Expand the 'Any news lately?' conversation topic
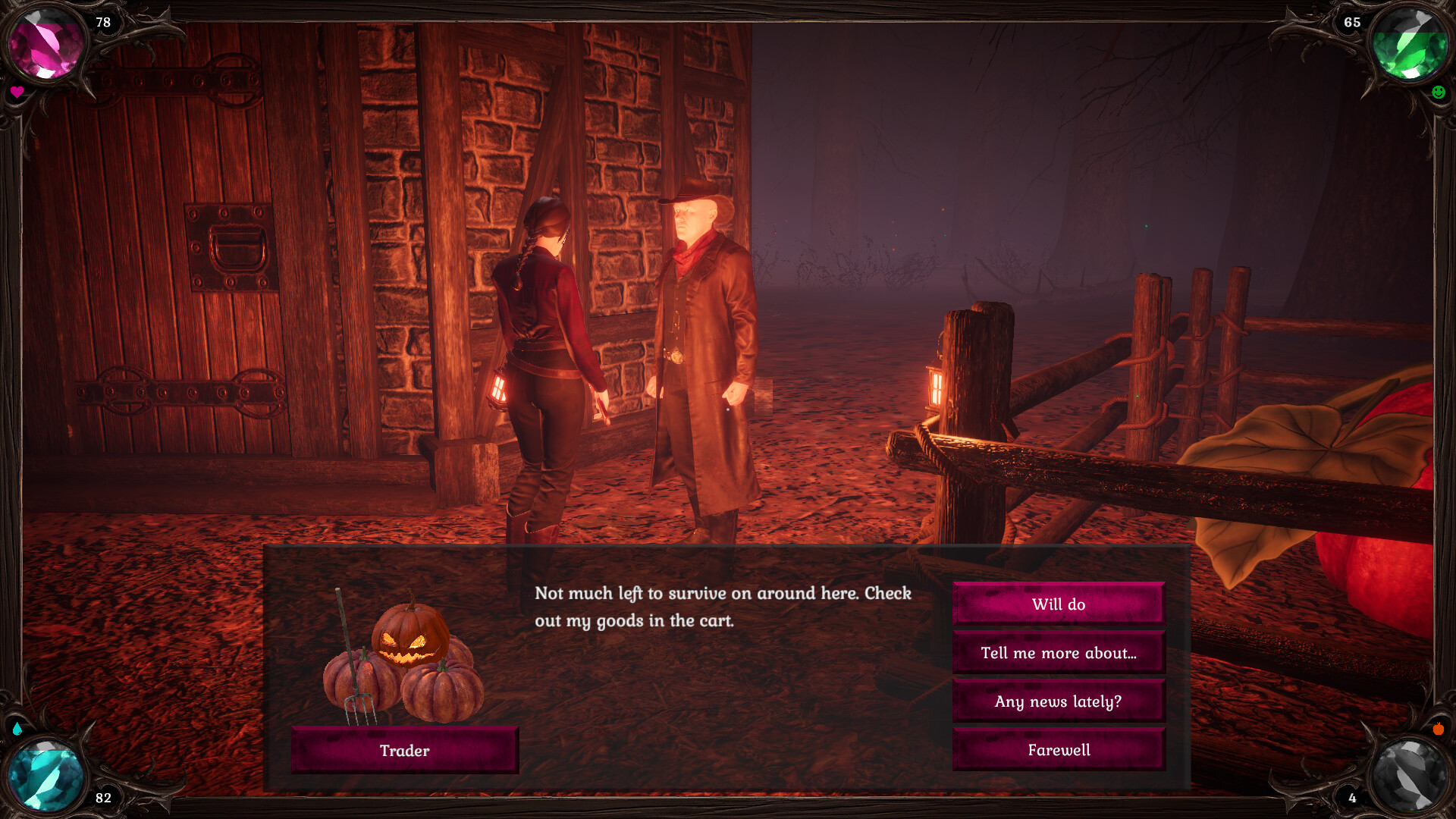 tap(1058, 701)
